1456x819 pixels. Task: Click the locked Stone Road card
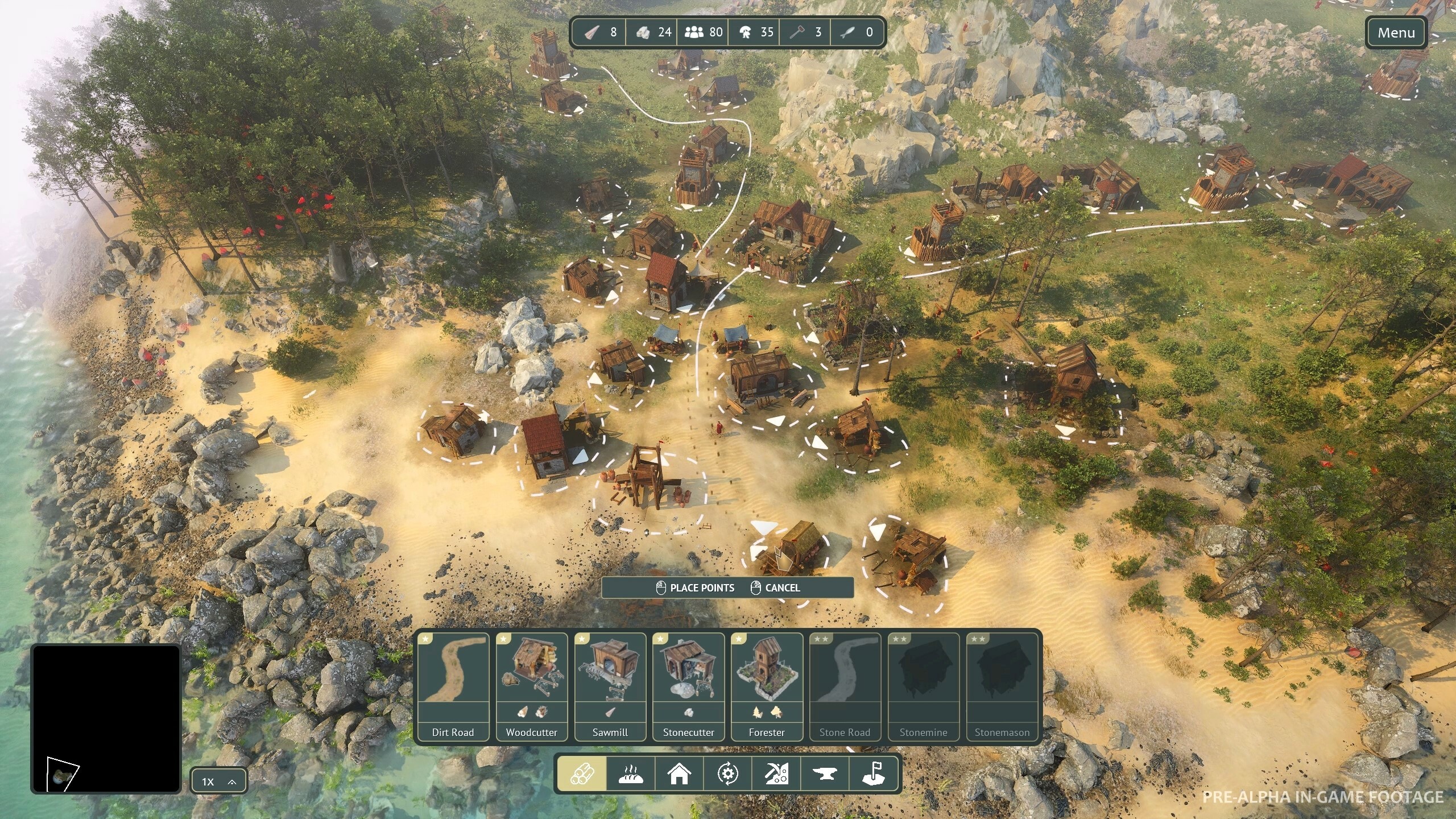coord(845,686)
